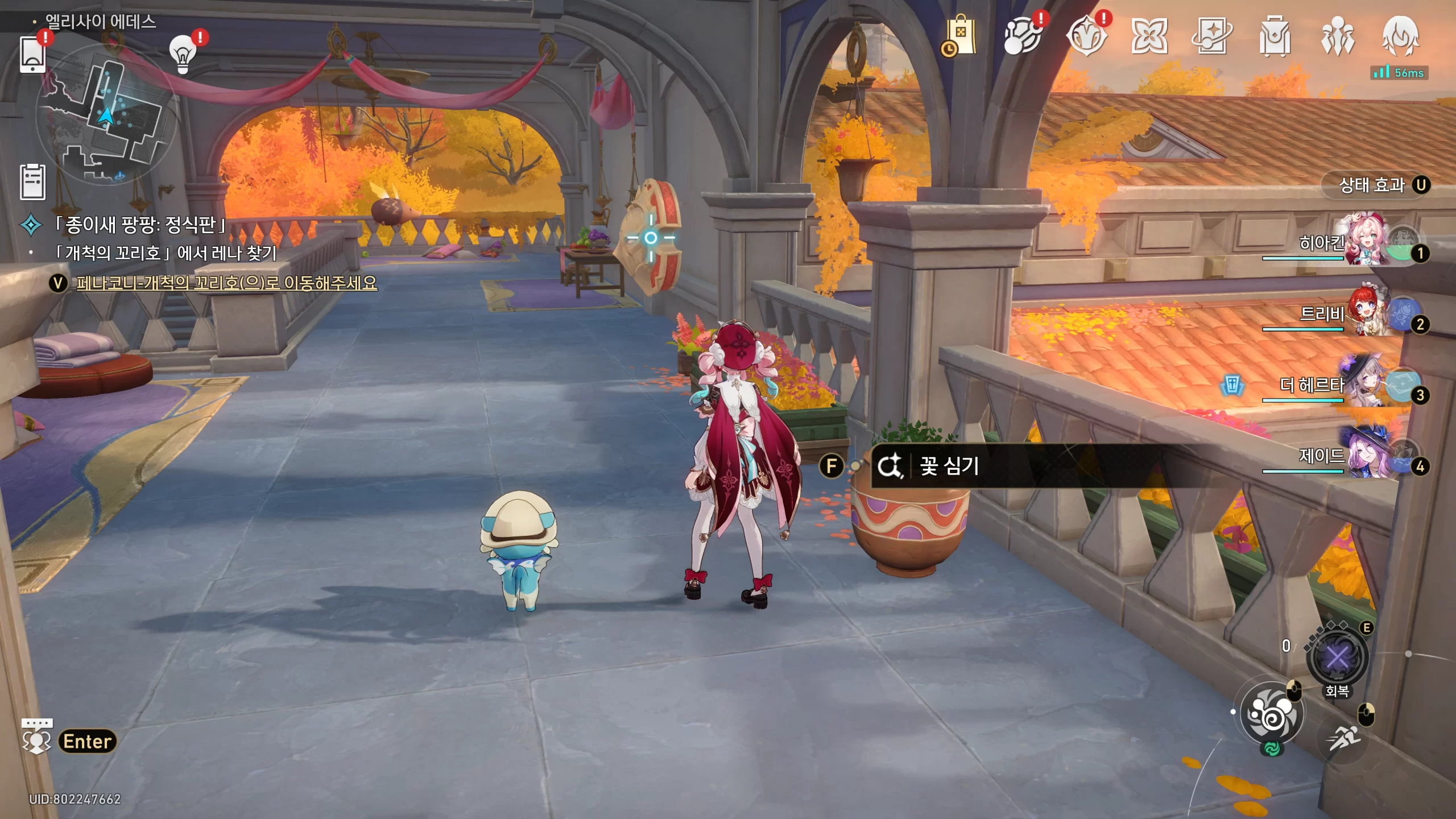Open the character portrait menu icon

(x=1400, y=37)
